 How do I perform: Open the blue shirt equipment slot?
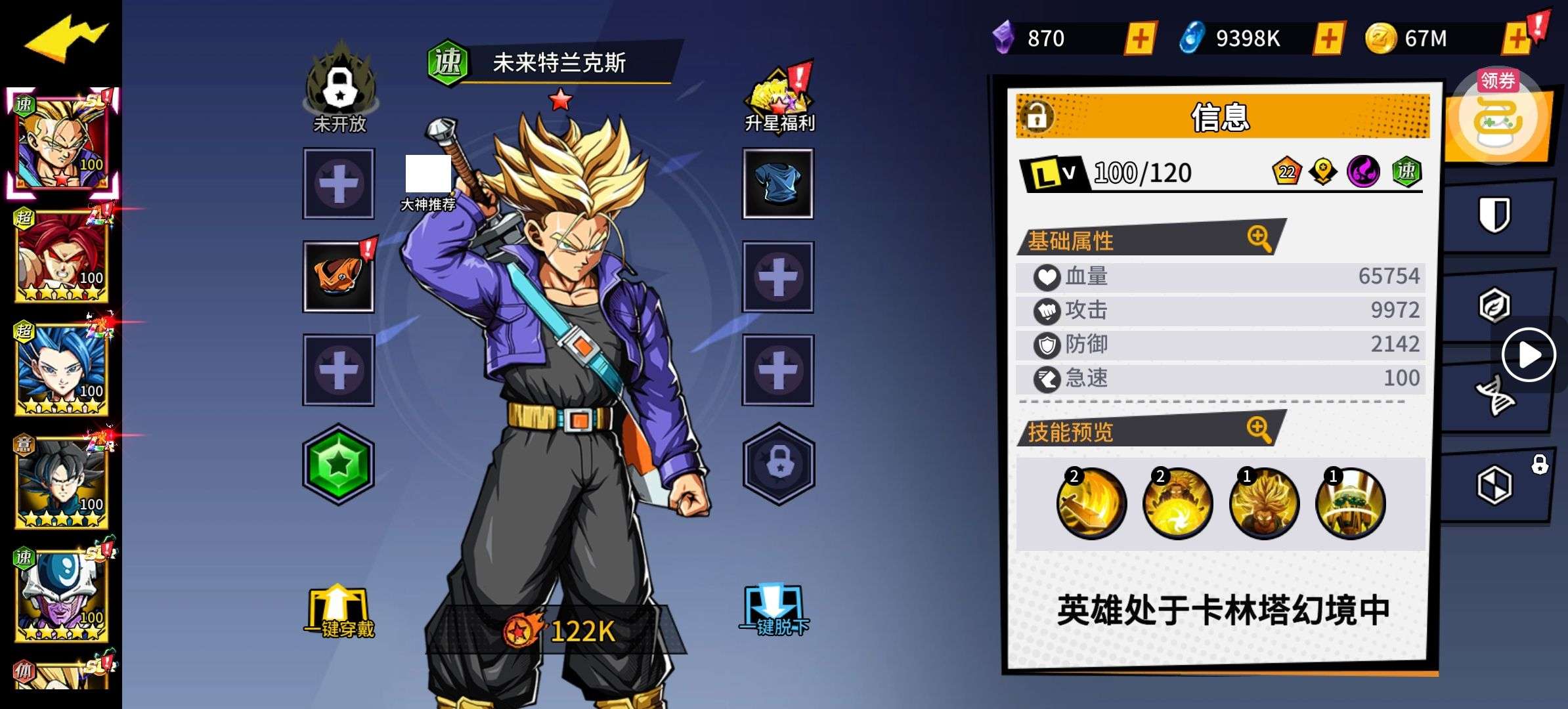[x=777, y=183]
